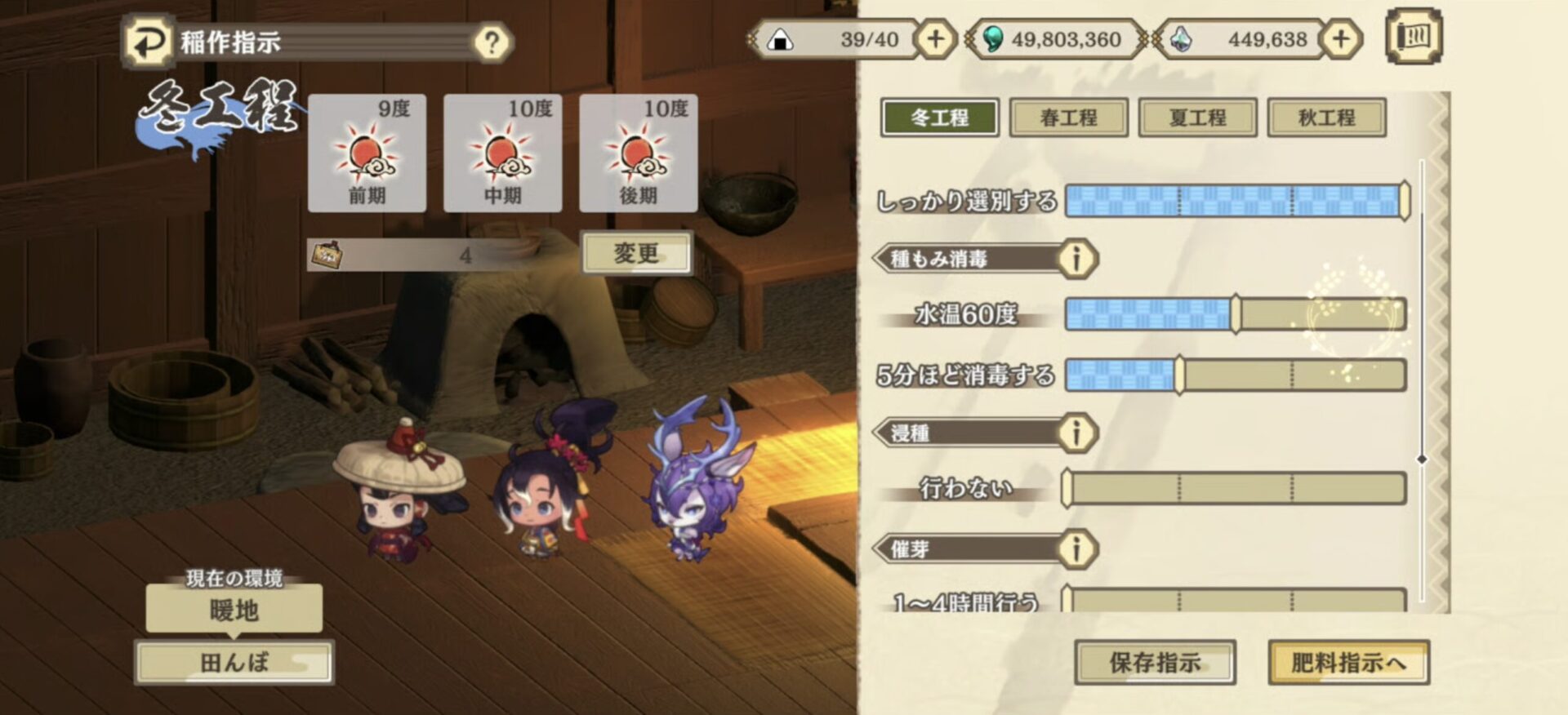Switch to the 秋工程 tab
The height and width of the screenshot is (715, 1568).
pos(1326,118)
